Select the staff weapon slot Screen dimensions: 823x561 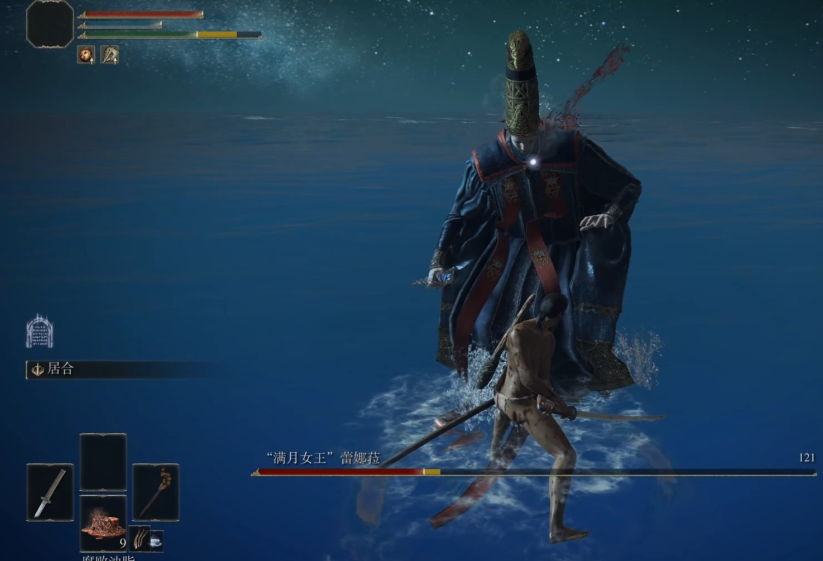click(x=155, y=491)
